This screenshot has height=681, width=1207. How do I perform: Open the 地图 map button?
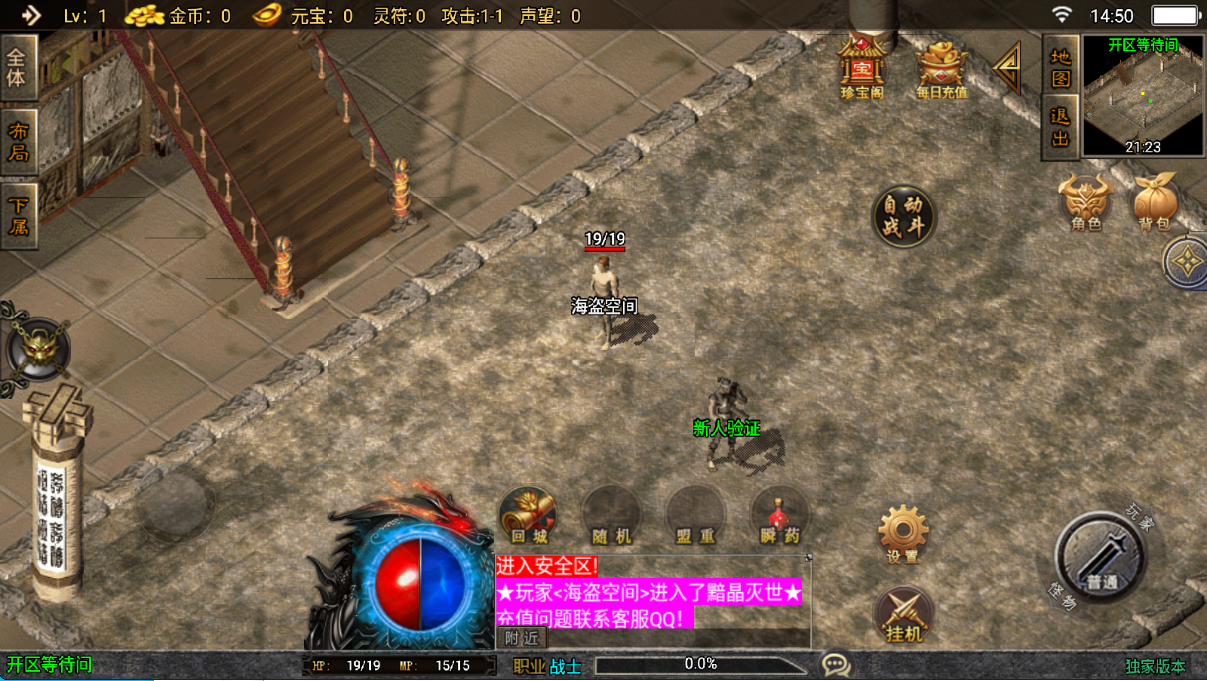tap(1060, 67)
